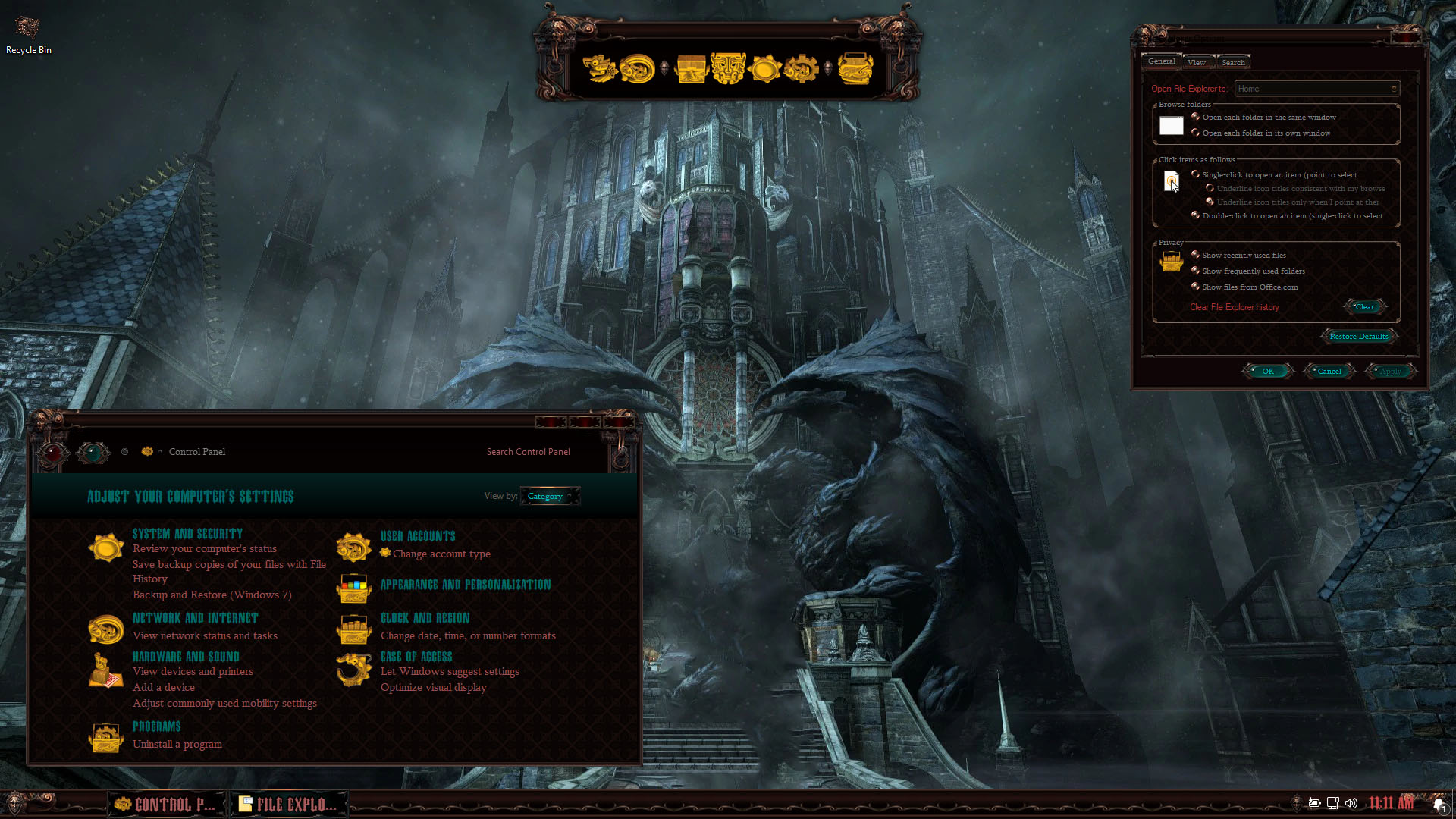This screenshot has height=819, width=1456.
Task: Open the 'Open File Explorer to' dropdown
Action: (1317, 89)
